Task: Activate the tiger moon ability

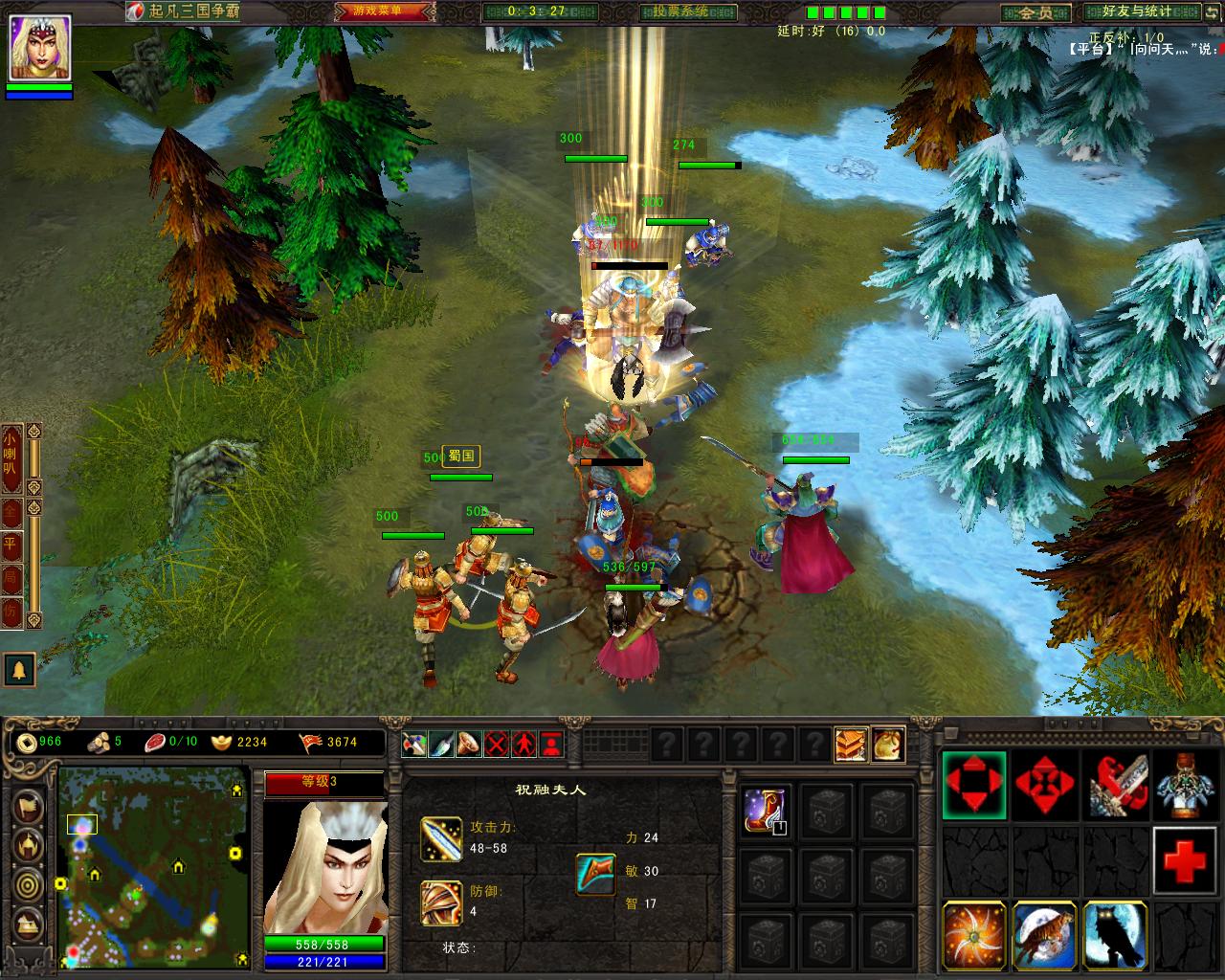Action: pyautogui.click(x=1045, y=935)
